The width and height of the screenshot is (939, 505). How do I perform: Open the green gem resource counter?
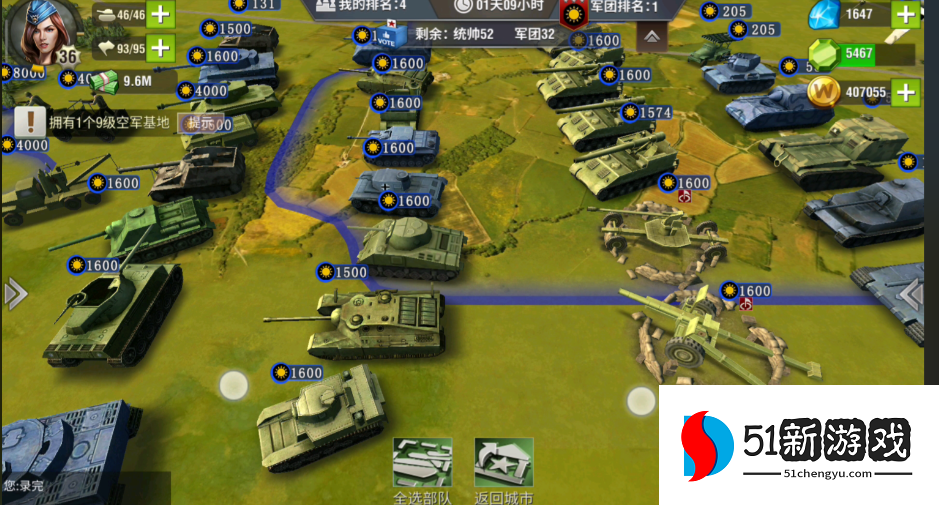coord(857,53)
